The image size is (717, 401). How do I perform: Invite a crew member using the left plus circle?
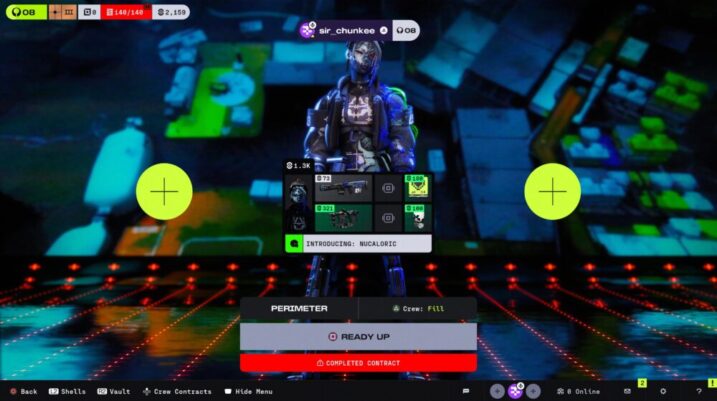pyautogui.click(x=164, y=191)
